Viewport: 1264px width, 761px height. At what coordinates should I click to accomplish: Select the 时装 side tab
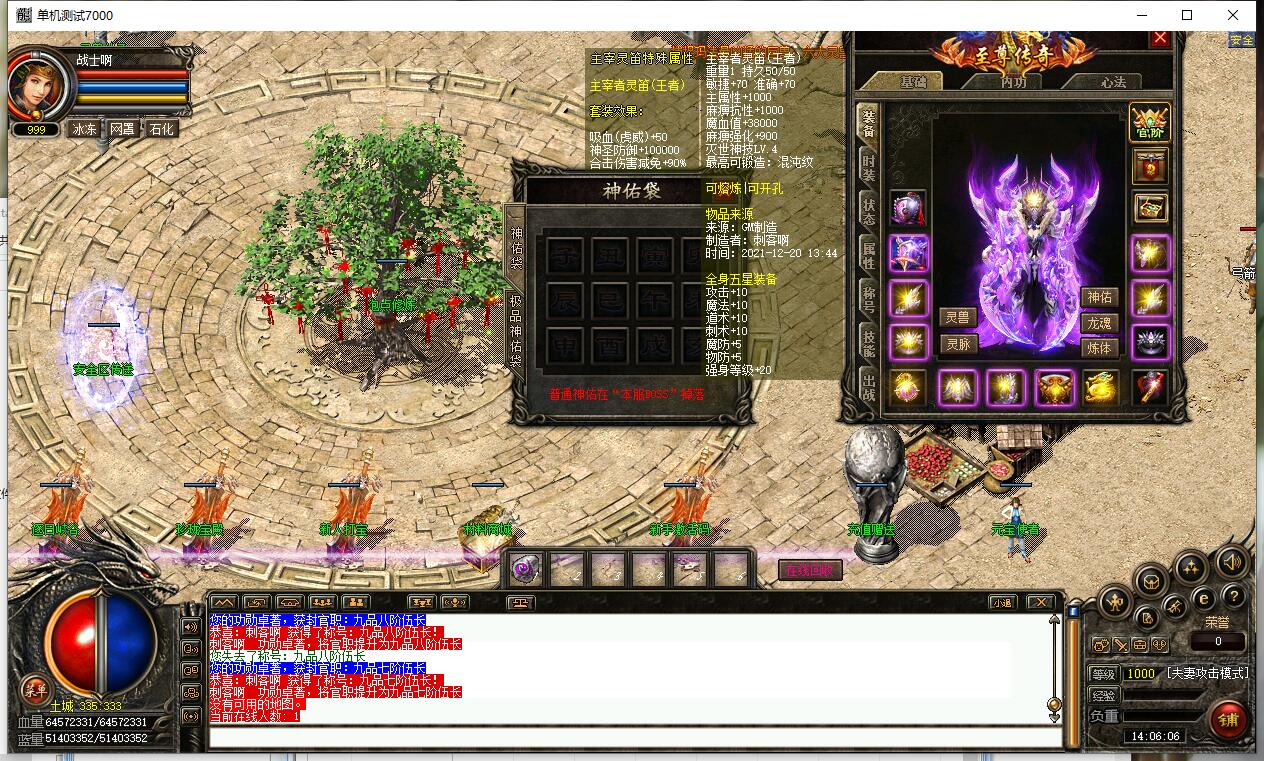click(868, 168)
